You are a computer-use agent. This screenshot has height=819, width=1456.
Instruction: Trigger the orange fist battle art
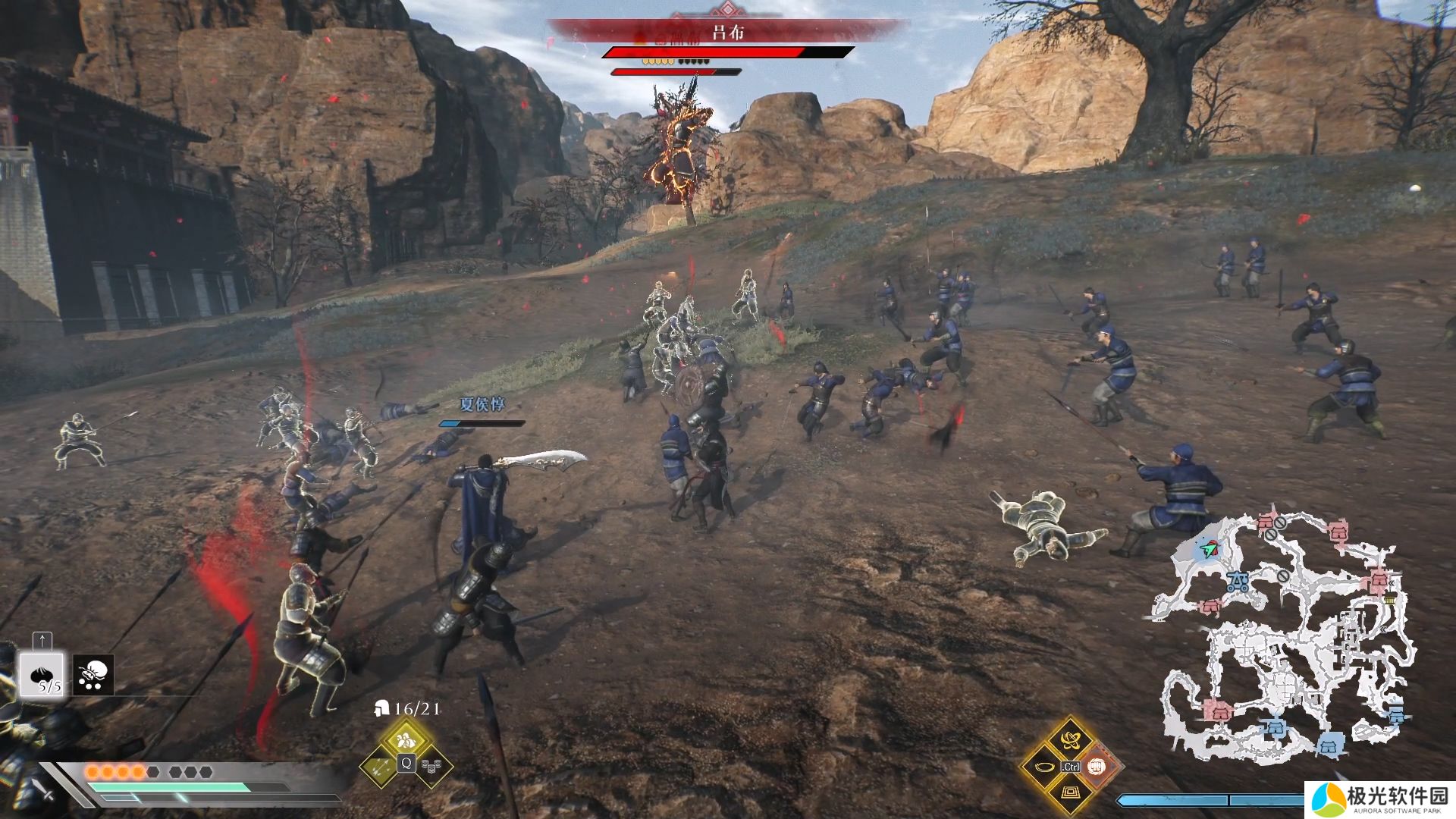[x=1098, y=767]
